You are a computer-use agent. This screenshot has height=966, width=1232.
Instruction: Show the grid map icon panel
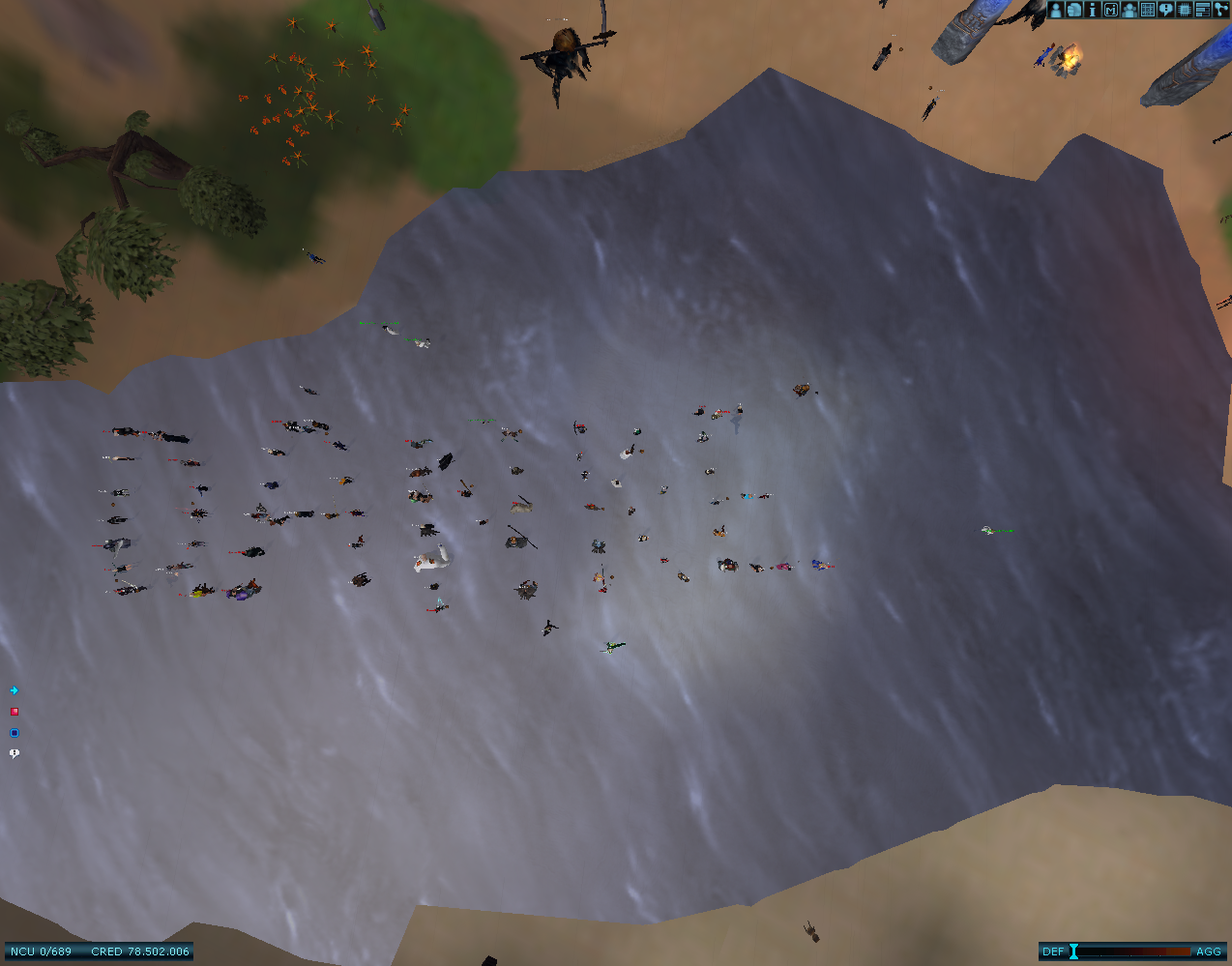tap(1148, 10)
